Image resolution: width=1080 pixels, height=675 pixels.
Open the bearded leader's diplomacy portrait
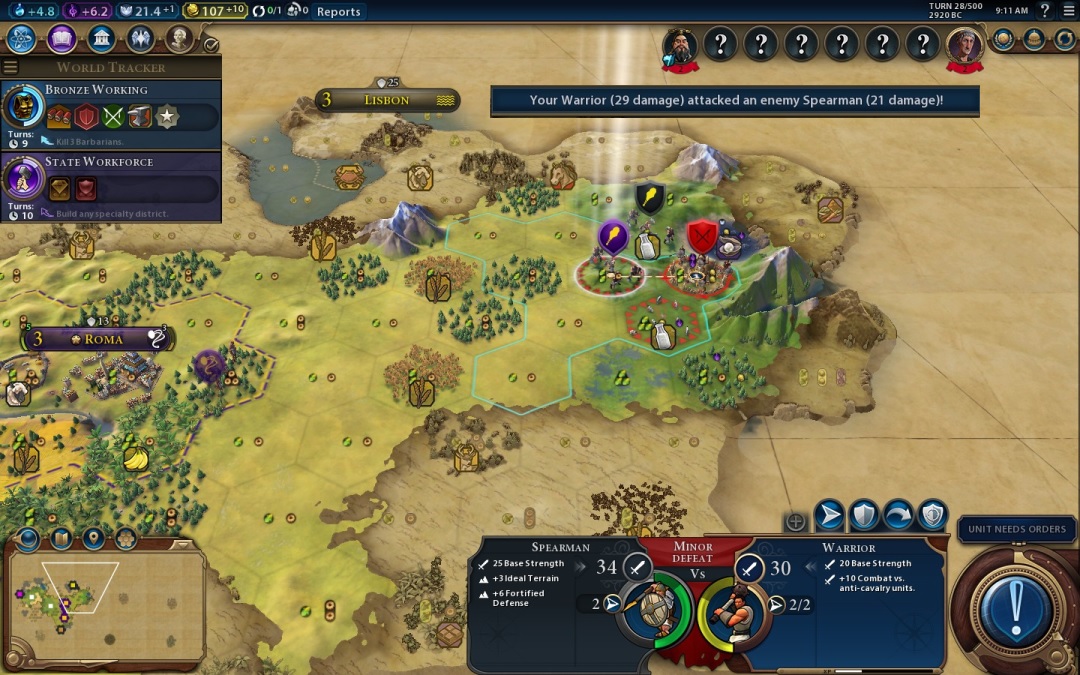[x=681, y=45]
